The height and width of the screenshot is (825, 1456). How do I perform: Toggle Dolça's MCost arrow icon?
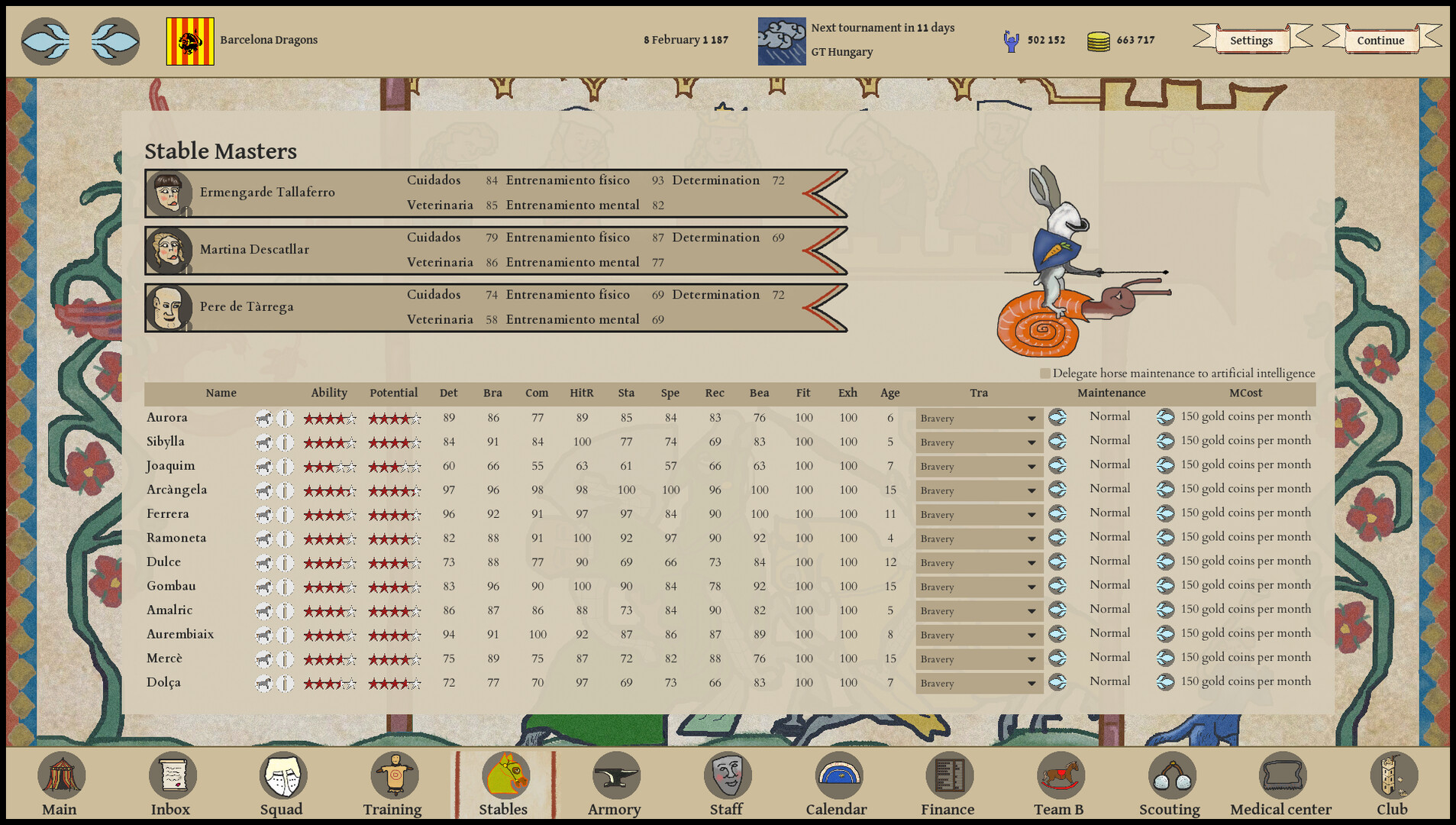point(1165,681)
